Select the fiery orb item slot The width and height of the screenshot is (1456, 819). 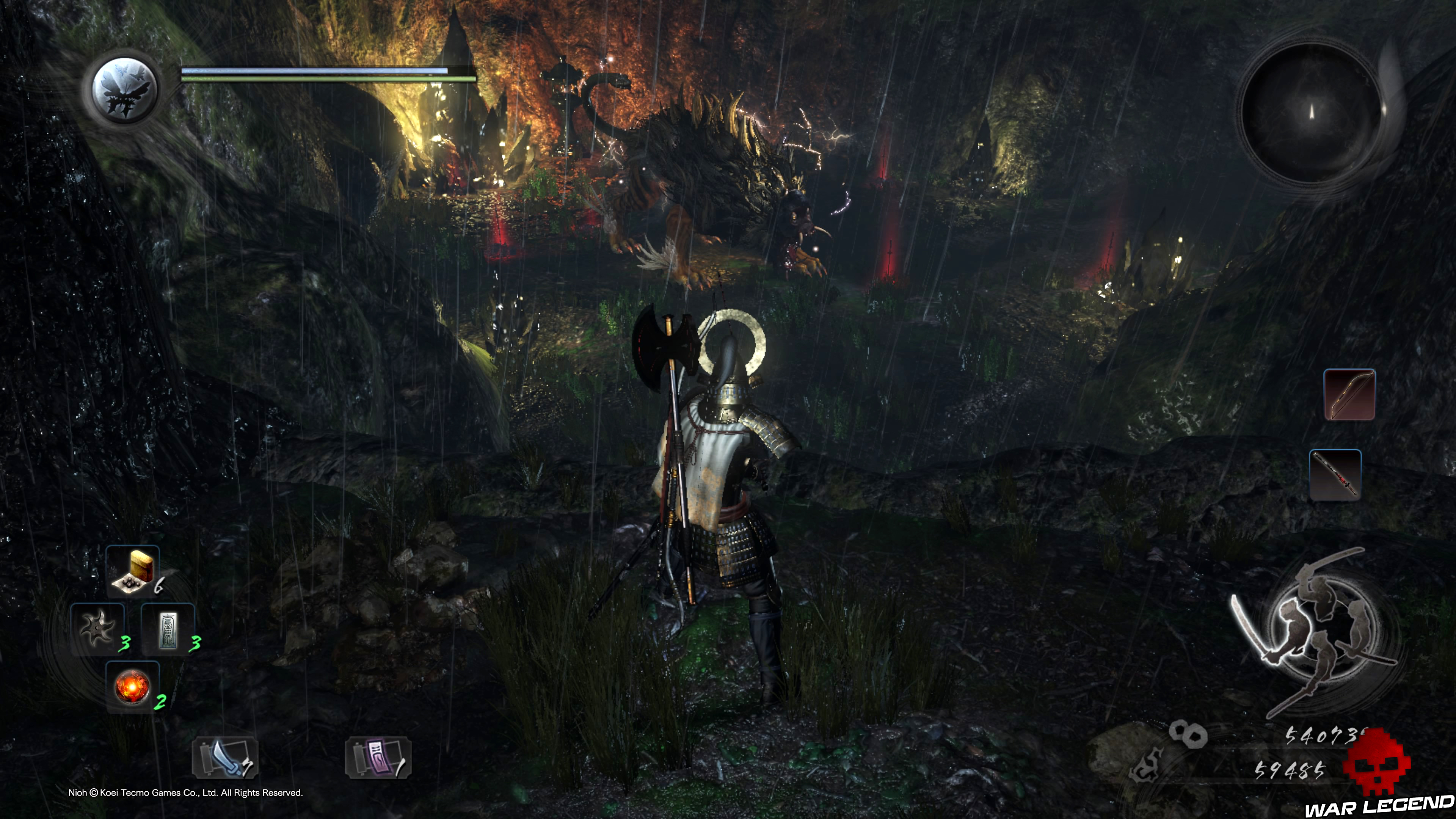[132, 687]
